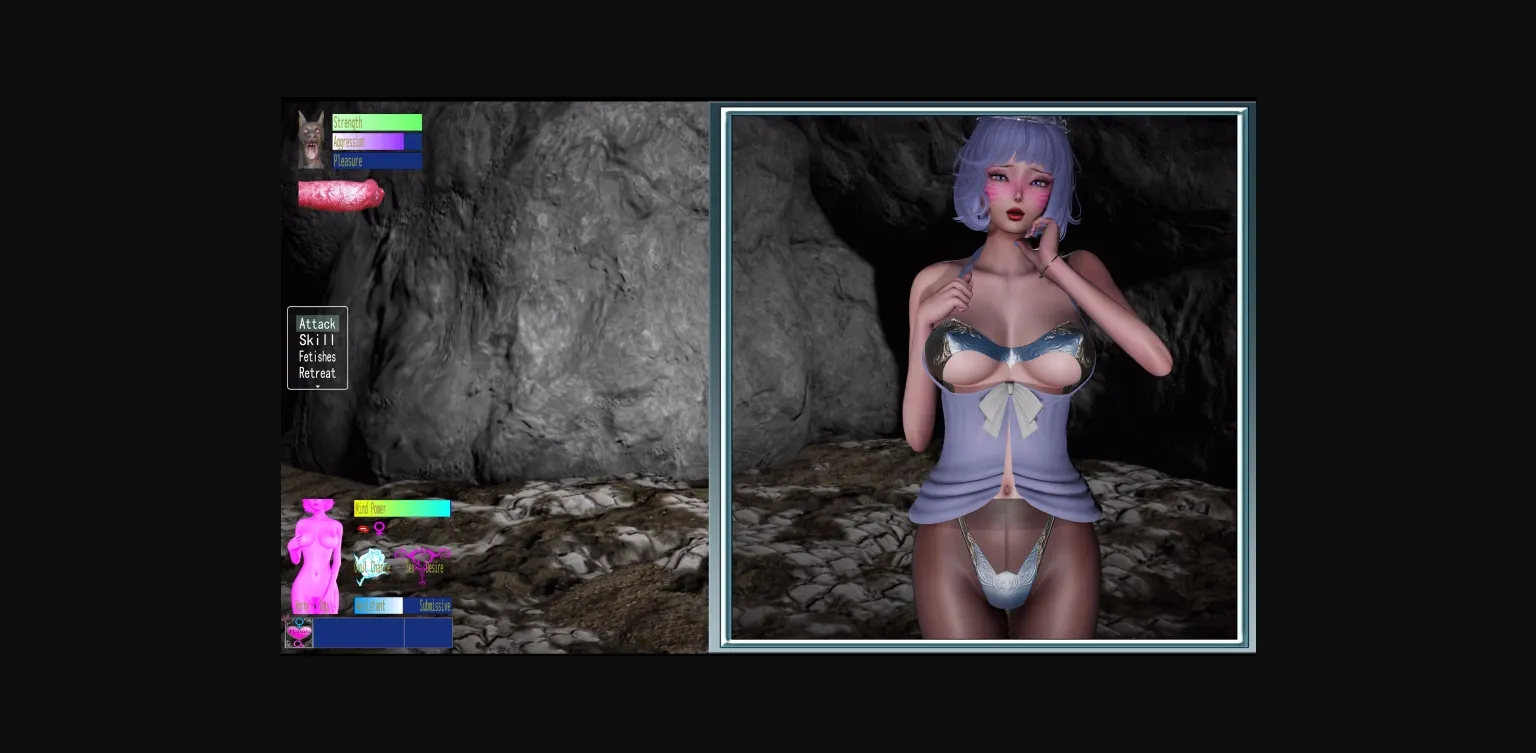Image resolution: width=1536 pixels, height=753 pixels.
Task: Click the Attack command
Action: 317,323
